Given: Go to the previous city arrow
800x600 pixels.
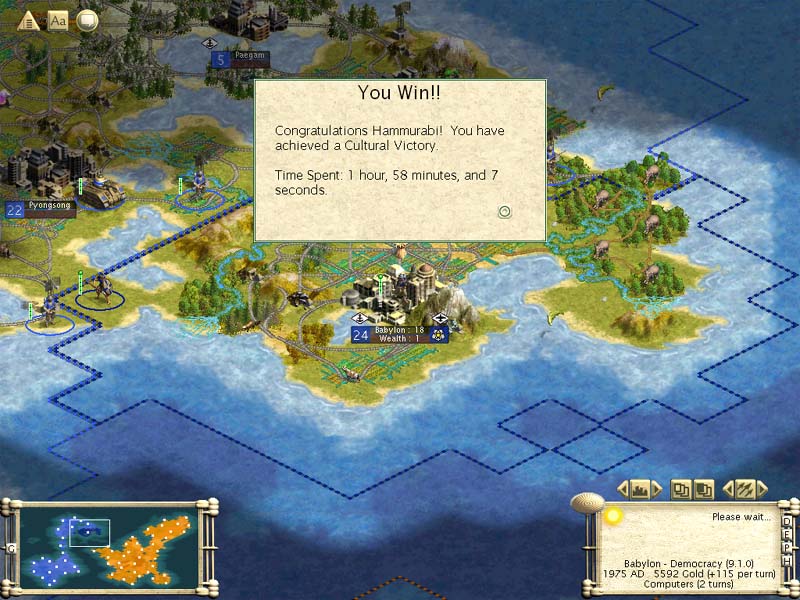Looking at the screenshot, I should (x=622, y=489).
